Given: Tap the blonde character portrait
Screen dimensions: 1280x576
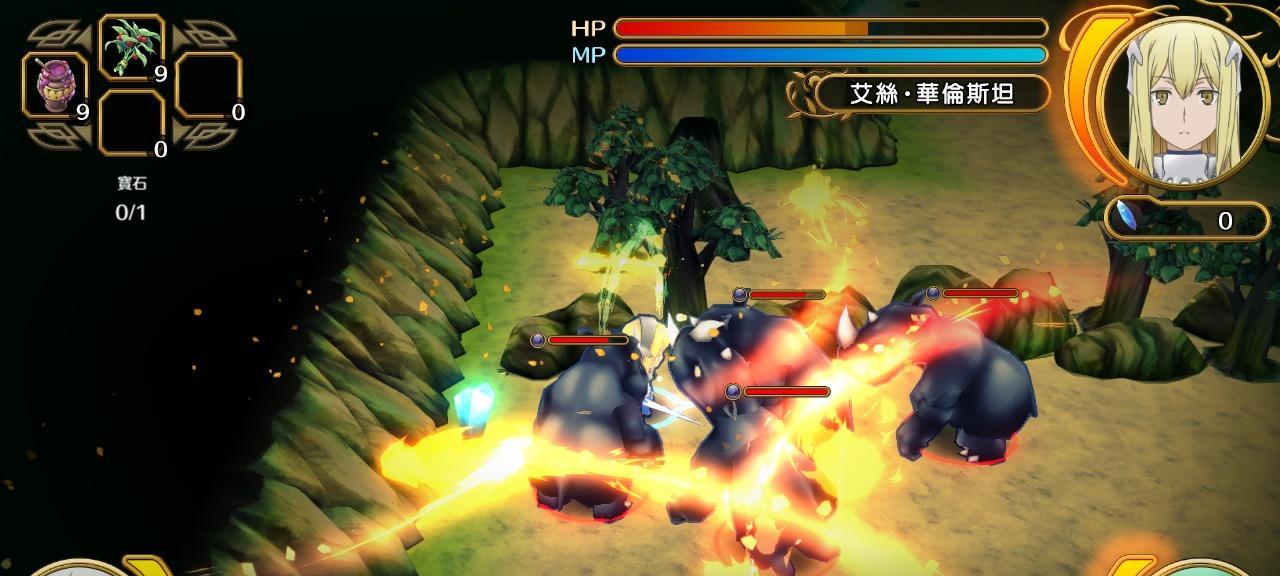Looking at the screenshot, I should (1183, 100).
